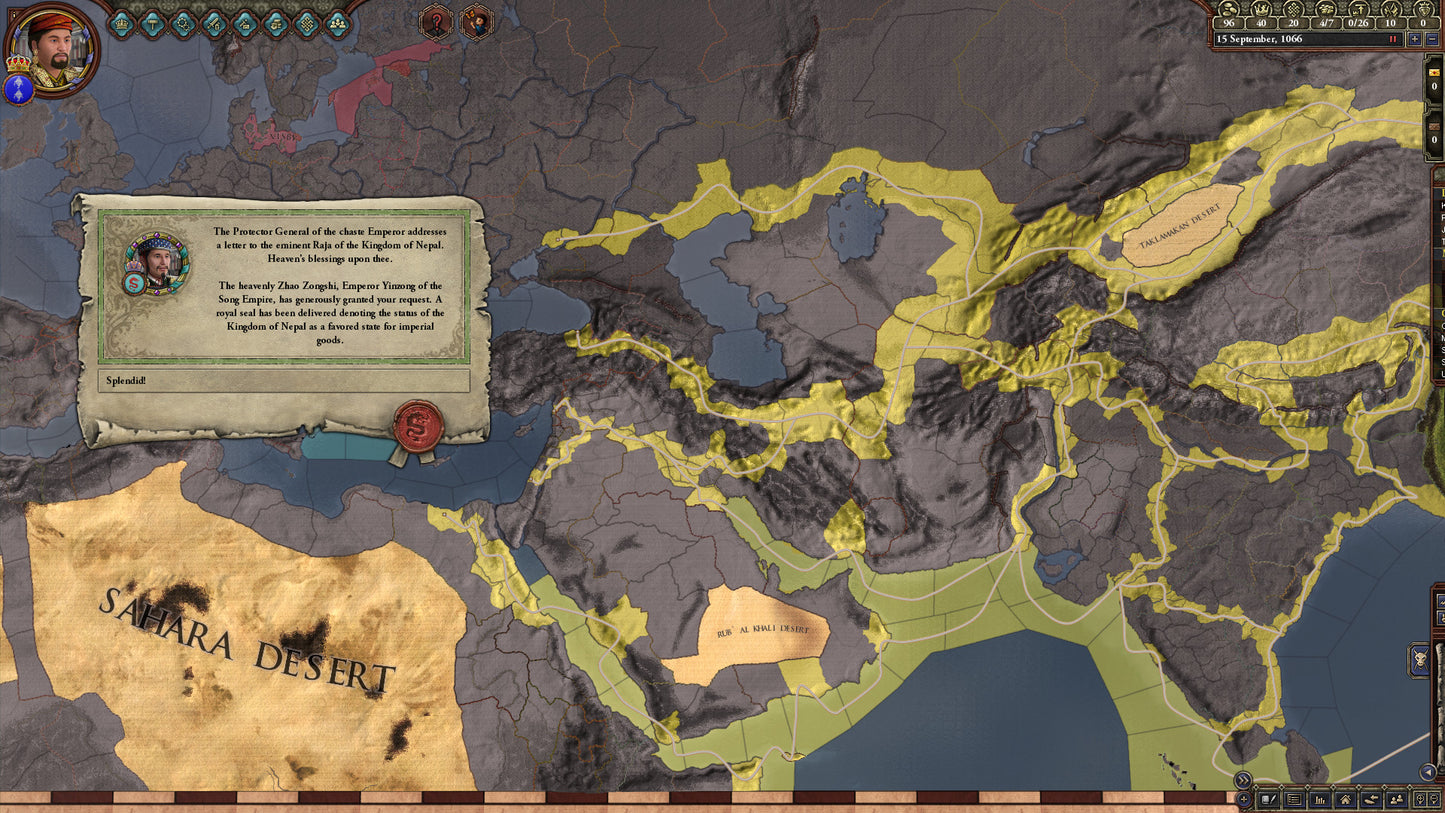
Task: Open the Intrigue screen with the plot icon
Action: [x=243, y=22]
